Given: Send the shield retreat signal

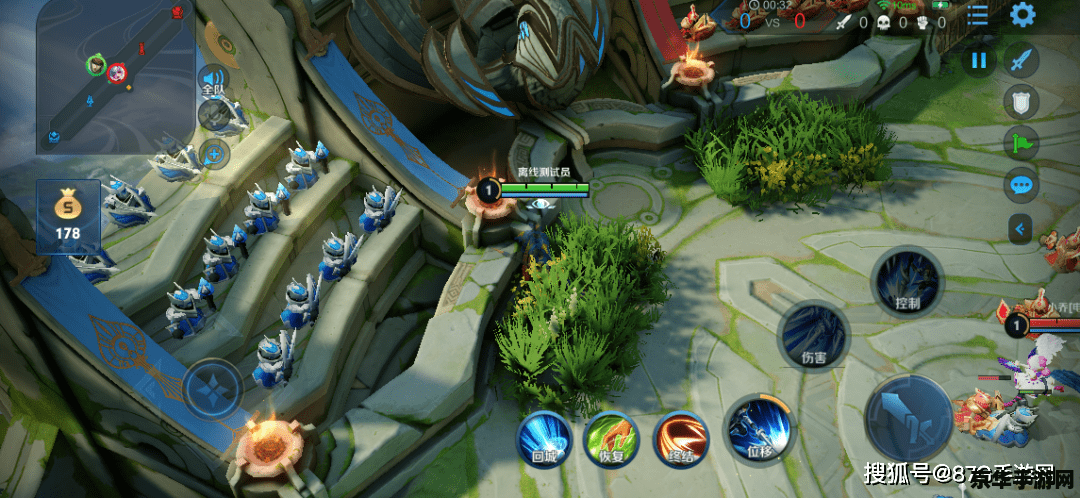Looking at the screenshot, I should (x=1021, y=101).
